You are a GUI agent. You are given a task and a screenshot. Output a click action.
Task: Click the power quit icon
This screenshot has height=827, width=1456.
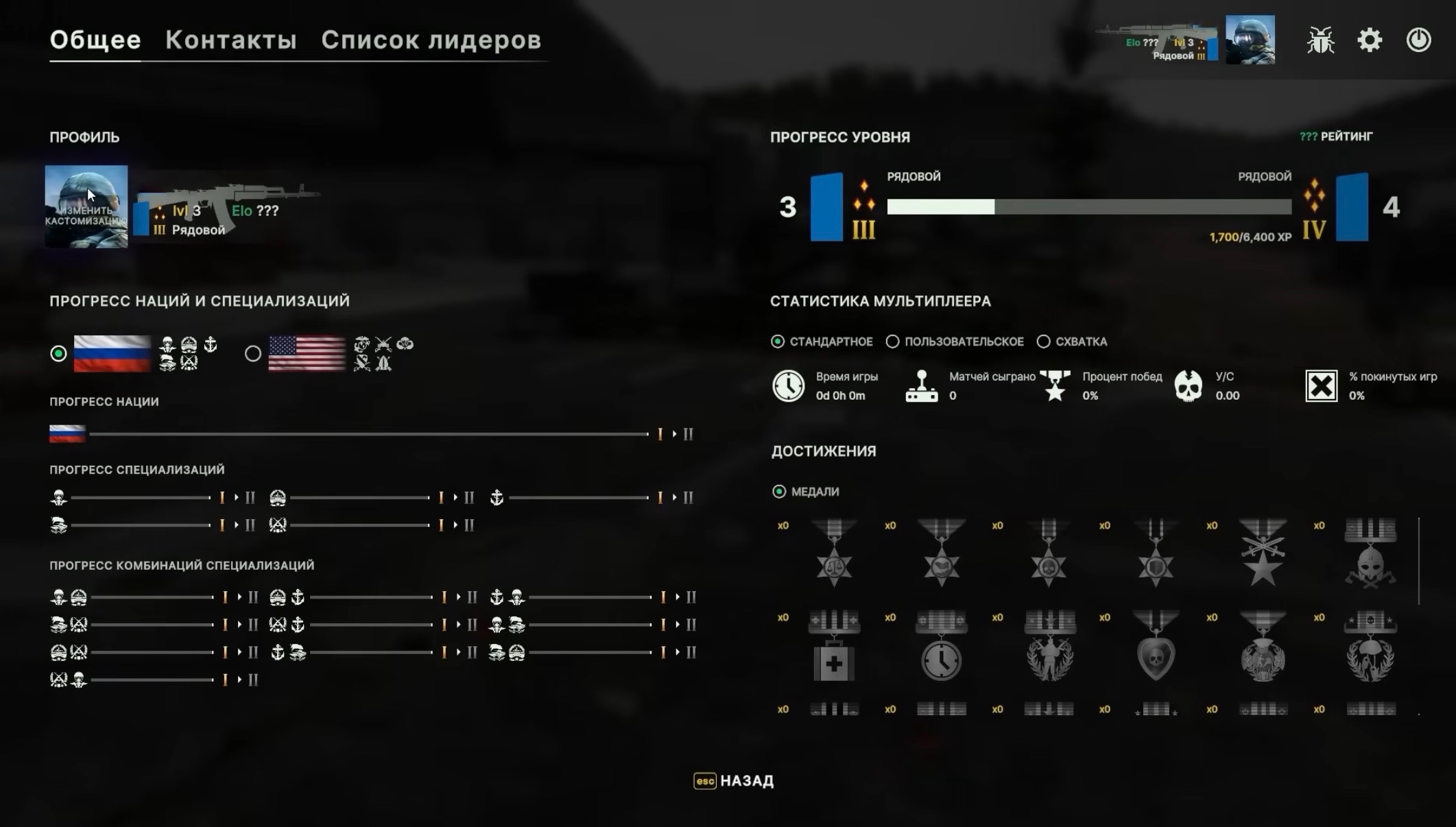click(1418, 40)
